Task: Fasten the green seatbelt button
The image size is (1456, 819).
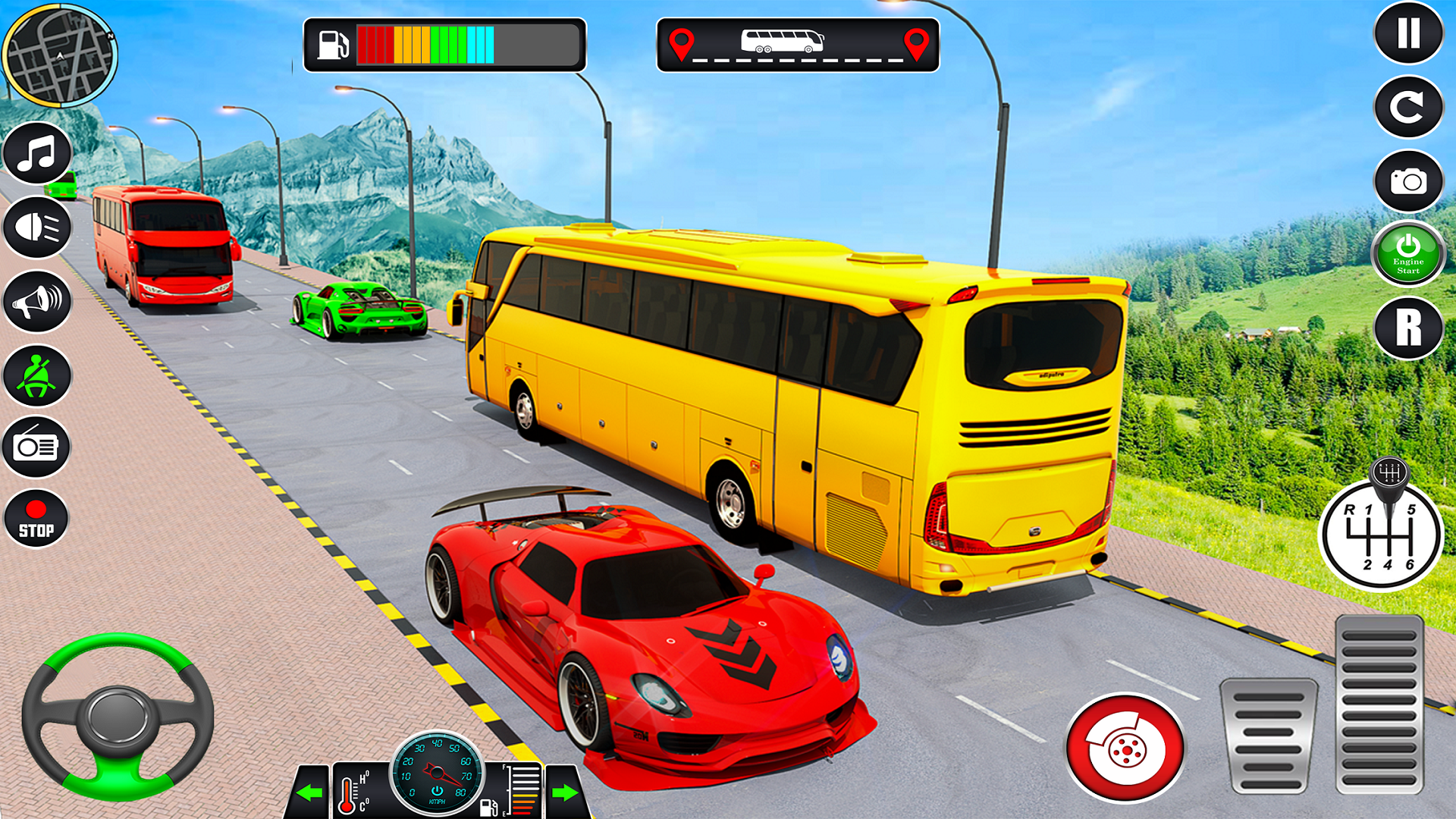Action: 37,375
